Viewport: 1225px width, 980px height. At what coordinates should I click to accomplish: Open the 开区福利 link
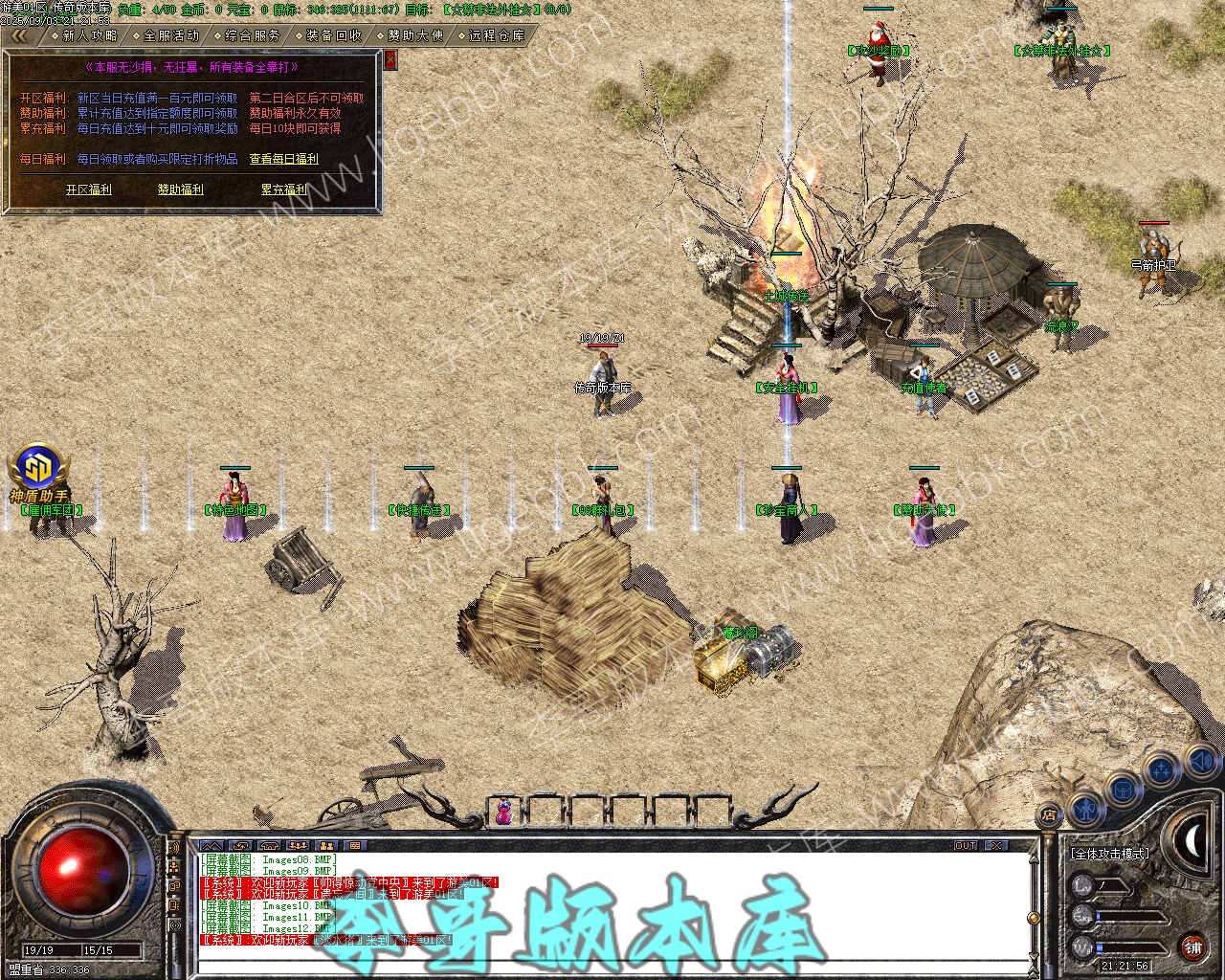click(88, 189)
